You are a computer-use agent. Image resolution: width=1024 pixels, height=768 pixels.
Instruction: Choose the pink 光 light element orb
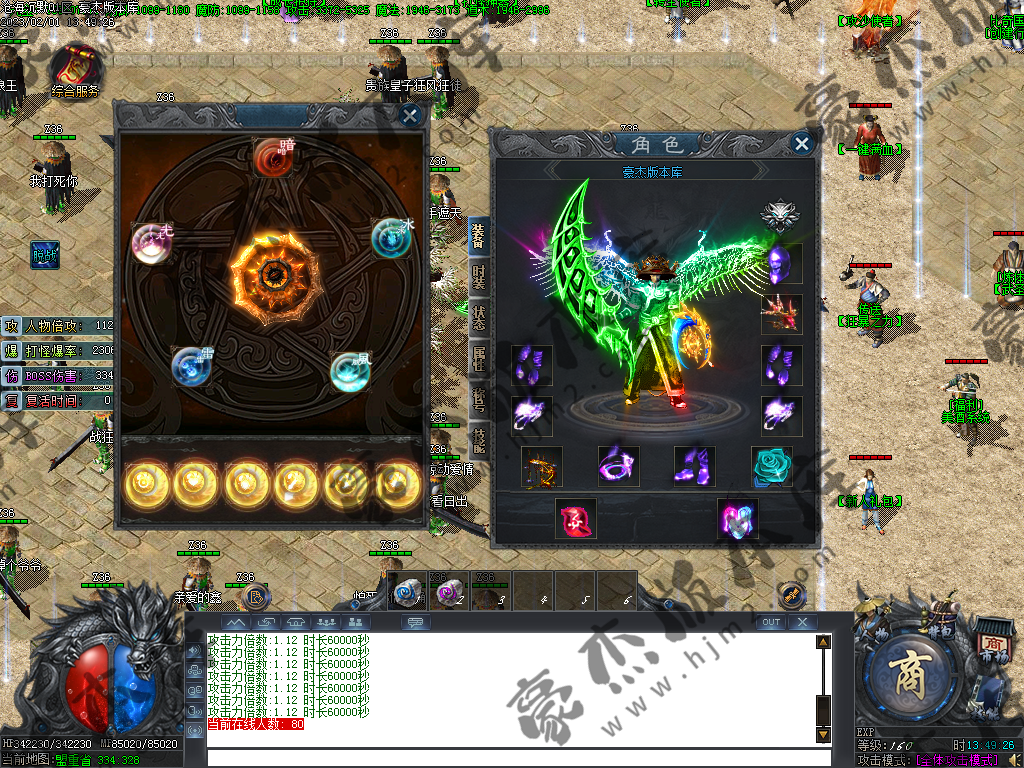(x=152, y=242)
